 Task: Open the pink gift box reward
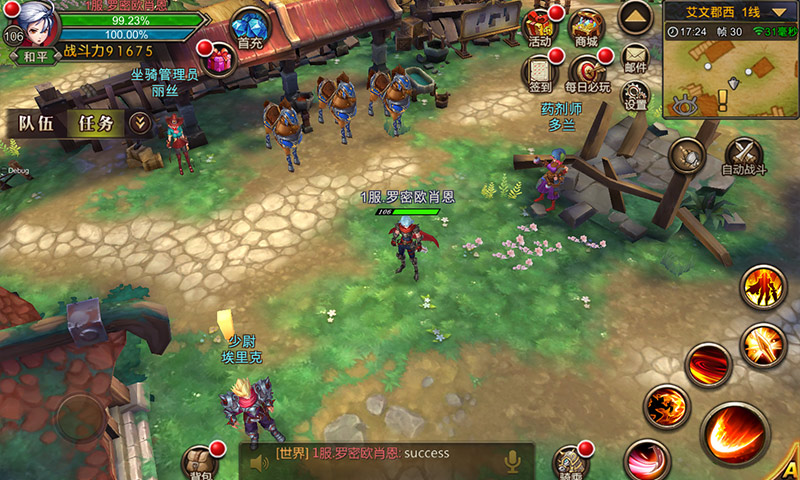(x=217, y=61)
